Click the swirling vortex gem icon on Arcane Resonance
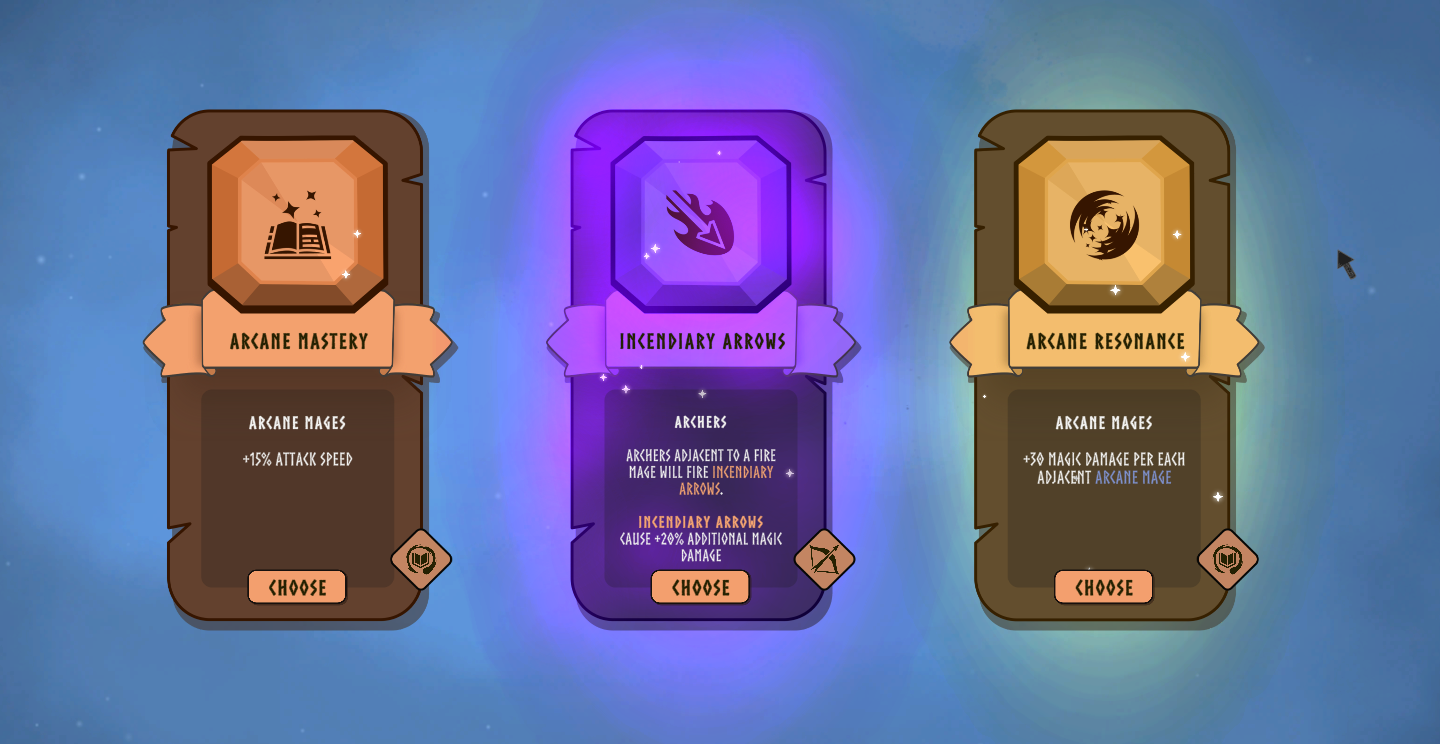1440x744 pixels. 1104,225
